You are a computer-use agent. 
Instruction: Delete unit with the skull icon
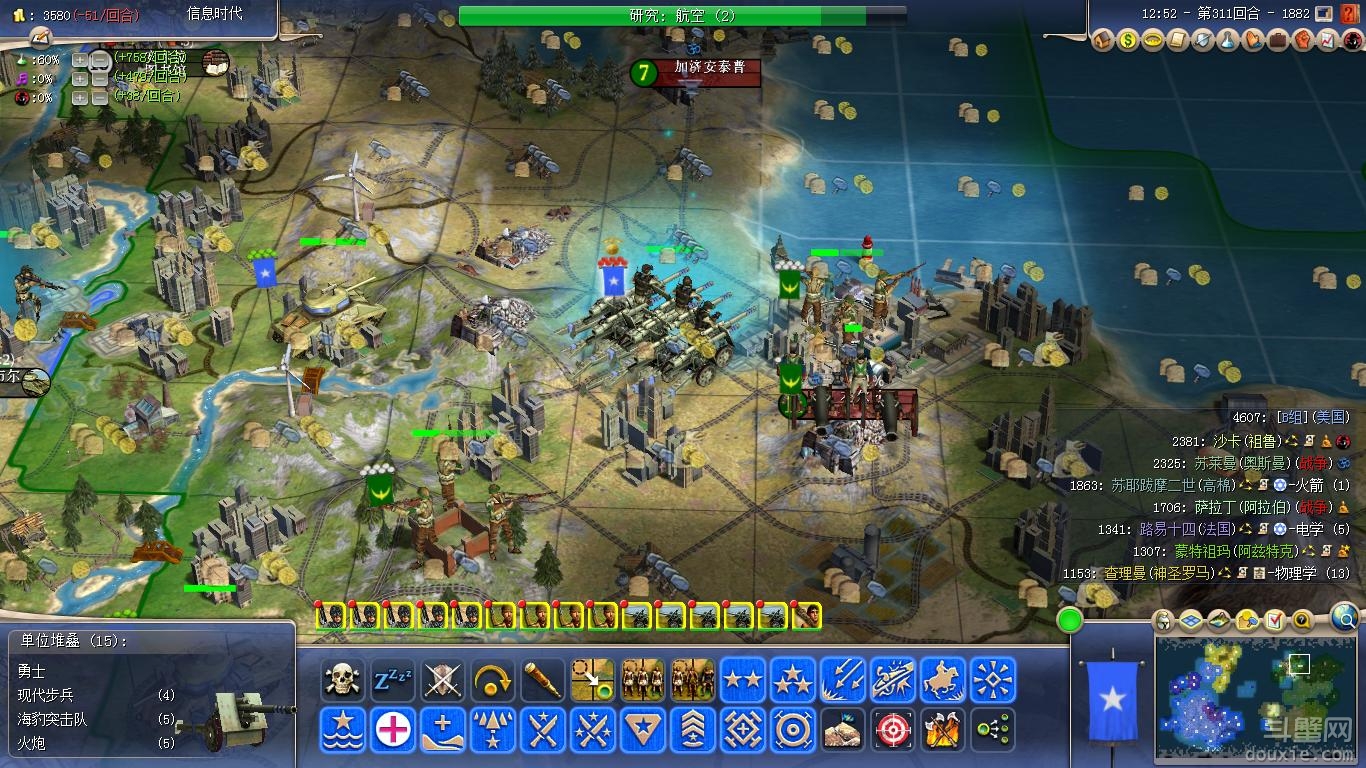pos(342,680)
